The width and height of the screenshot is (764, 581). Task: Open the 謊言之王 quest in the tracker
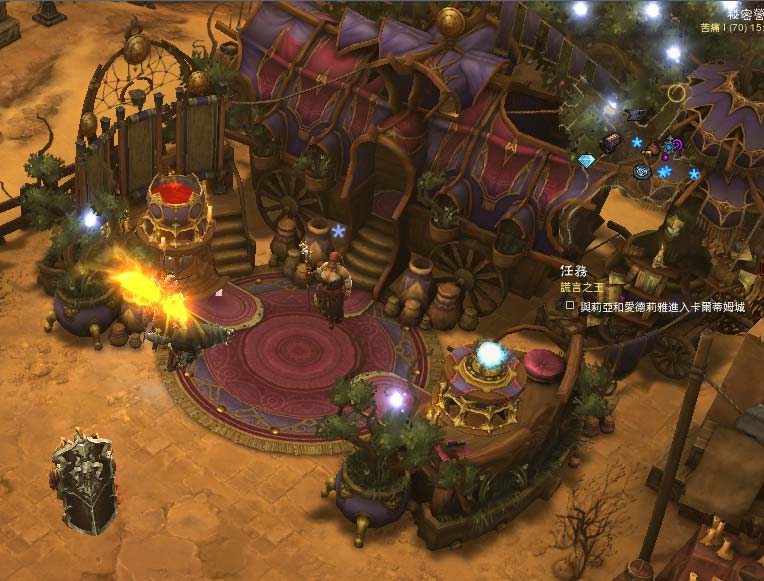click(580, 287)
